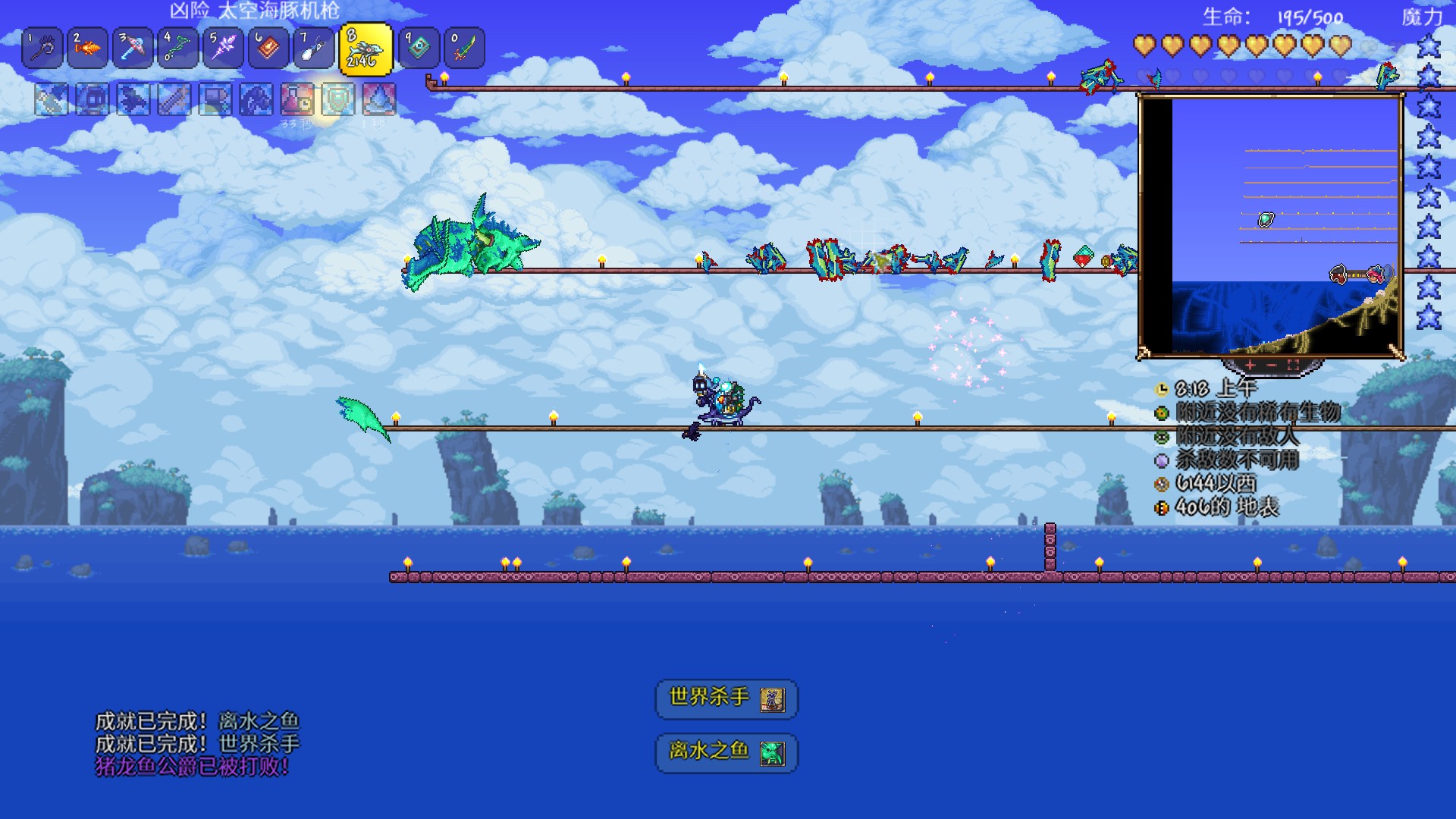Viewport: 1456px width, 819px height.
Task: Click the potion buff icon with clock
Action: tap(297, 99)
